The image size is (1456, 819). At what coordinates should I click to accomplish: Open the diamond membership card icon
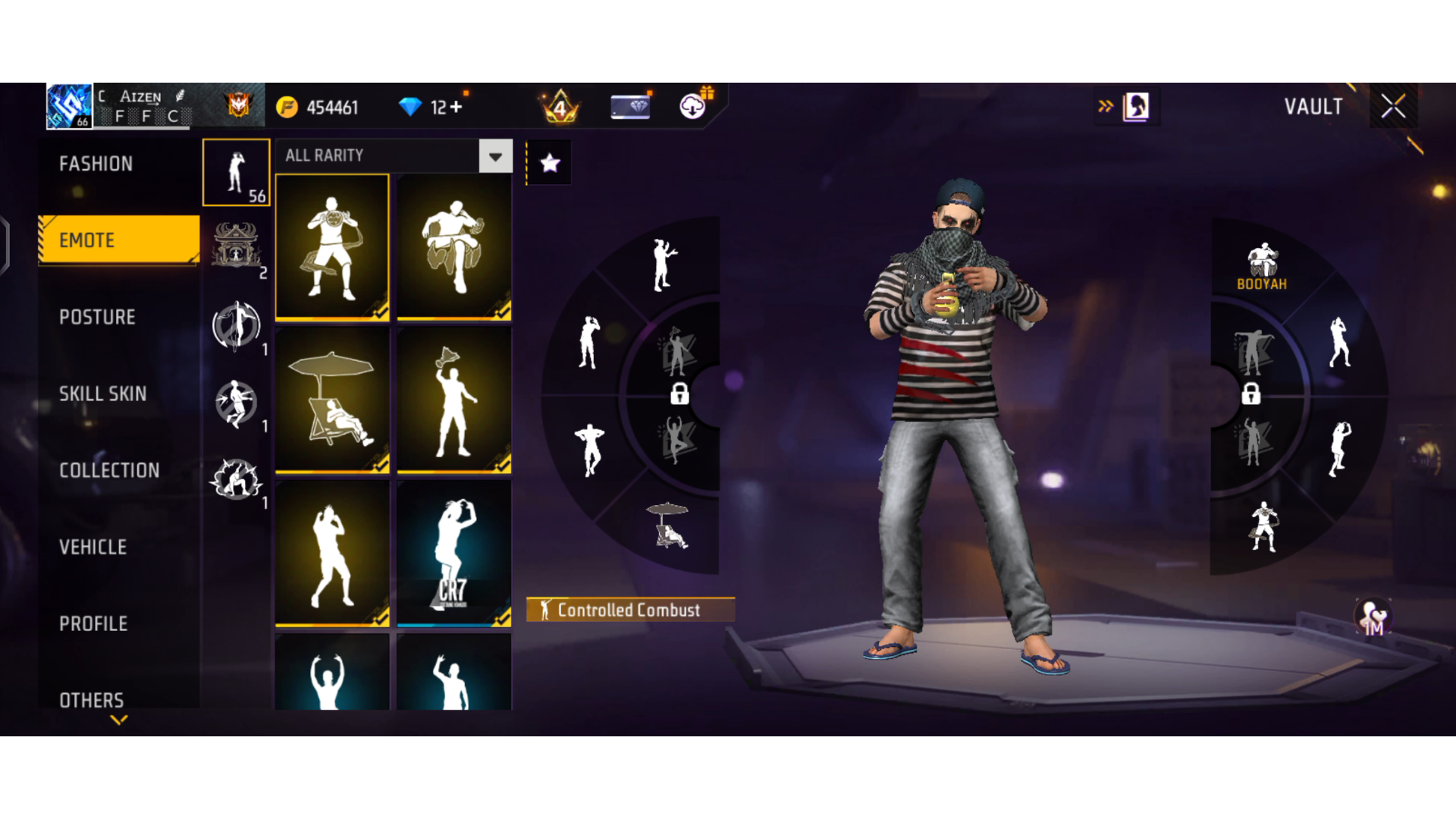630,107
